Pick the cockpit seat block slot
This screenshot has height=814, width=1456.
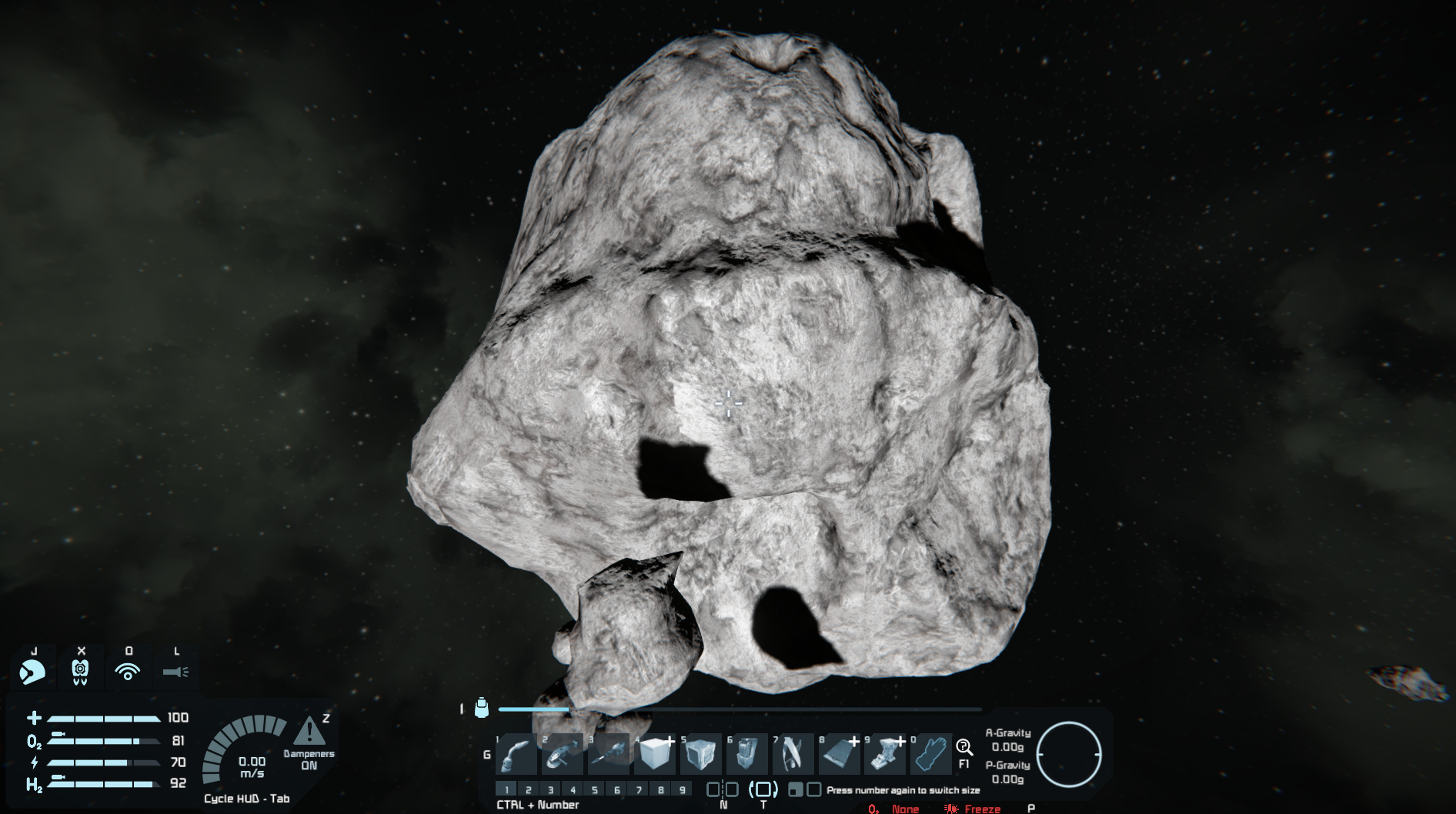[746, 754]
